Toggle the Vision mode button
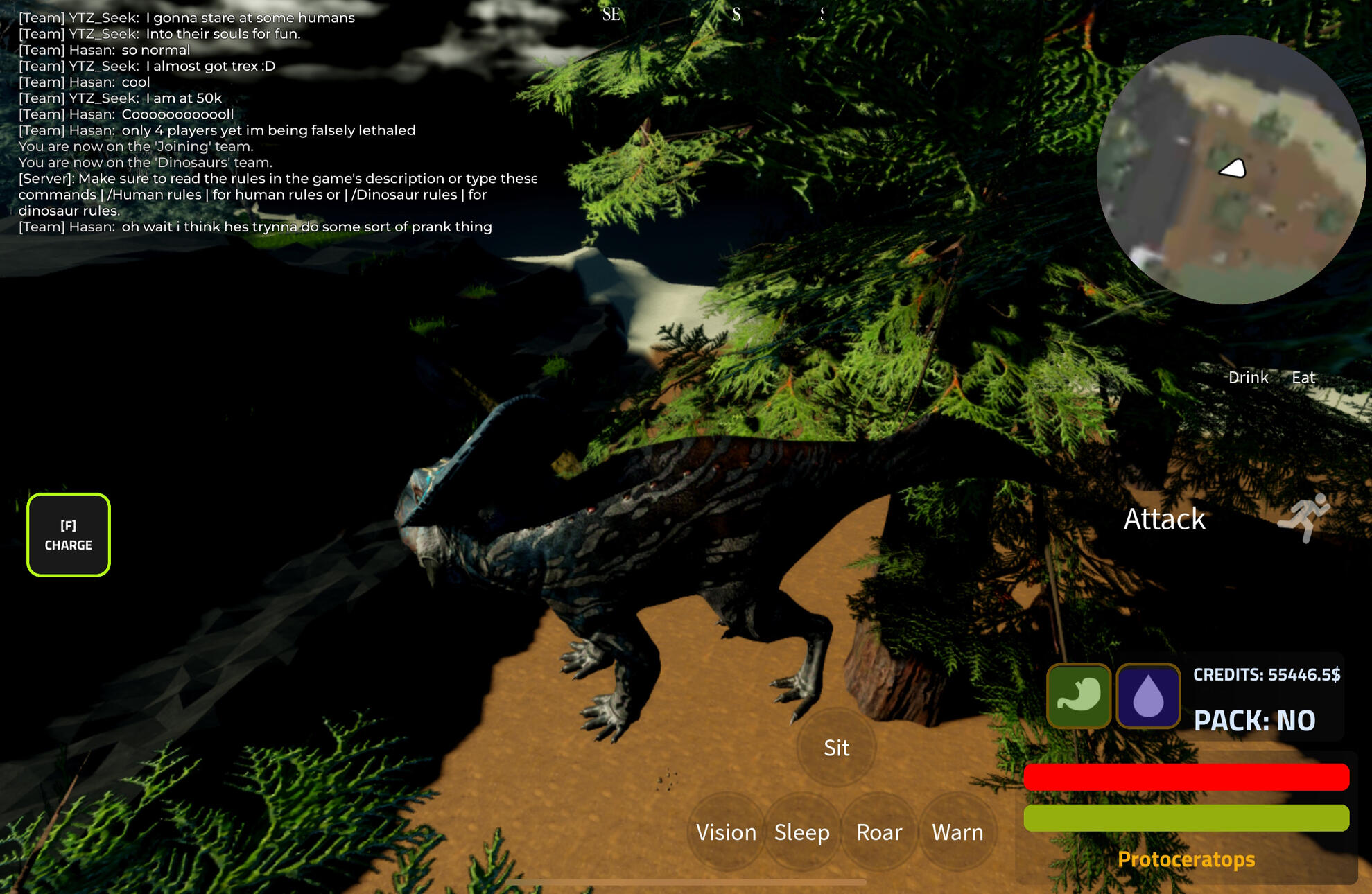The width and height of the screenshot is (1372, 894). pos(726,832)
